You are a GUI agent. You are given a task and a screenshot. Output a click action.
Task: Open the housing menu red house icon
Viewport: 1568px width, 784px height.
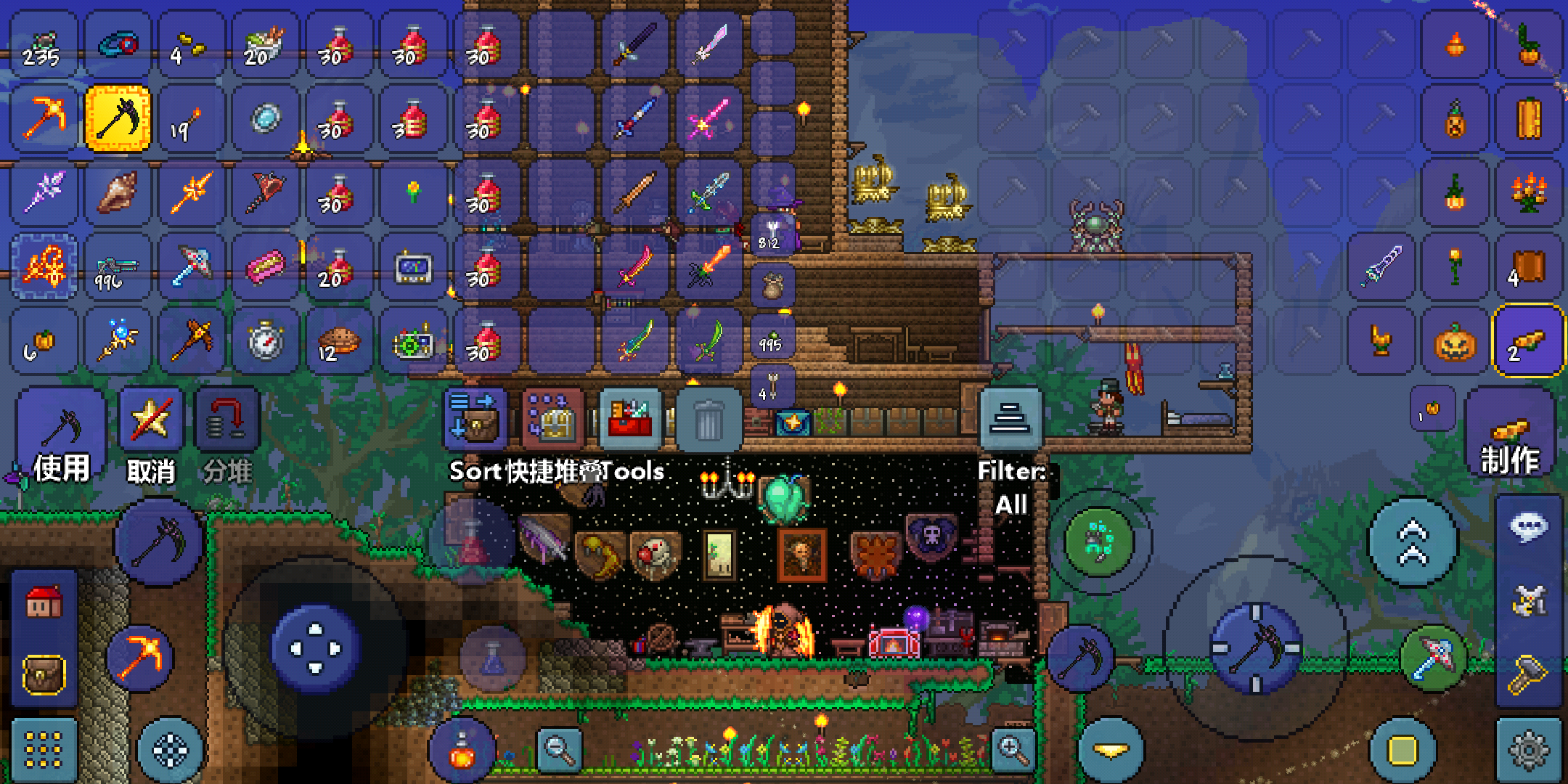point(44,602)
